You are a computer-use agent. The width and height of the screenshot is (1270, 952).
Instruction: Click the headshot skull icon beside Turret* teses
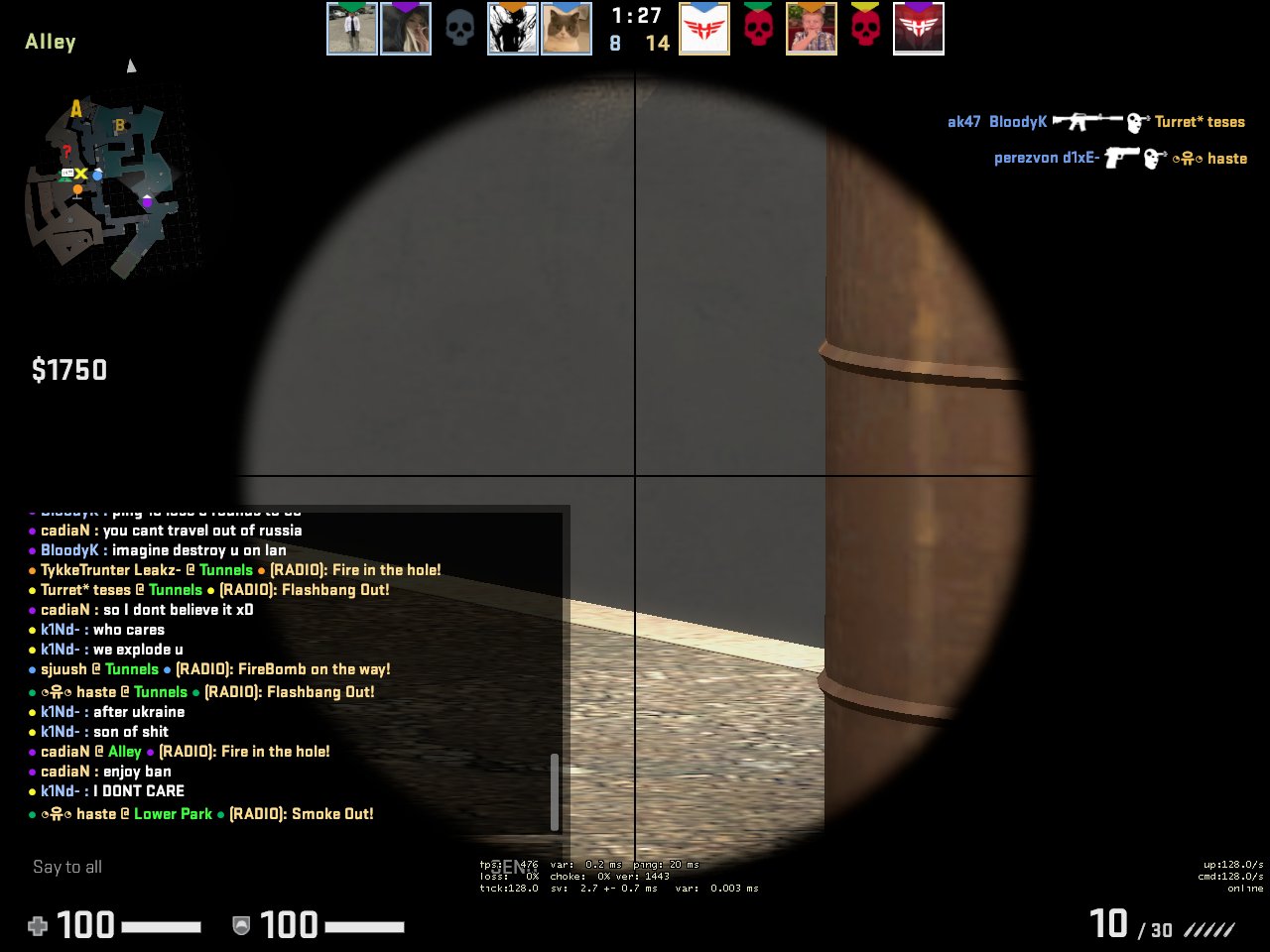pyautogui.click(x=1134, y=121)
